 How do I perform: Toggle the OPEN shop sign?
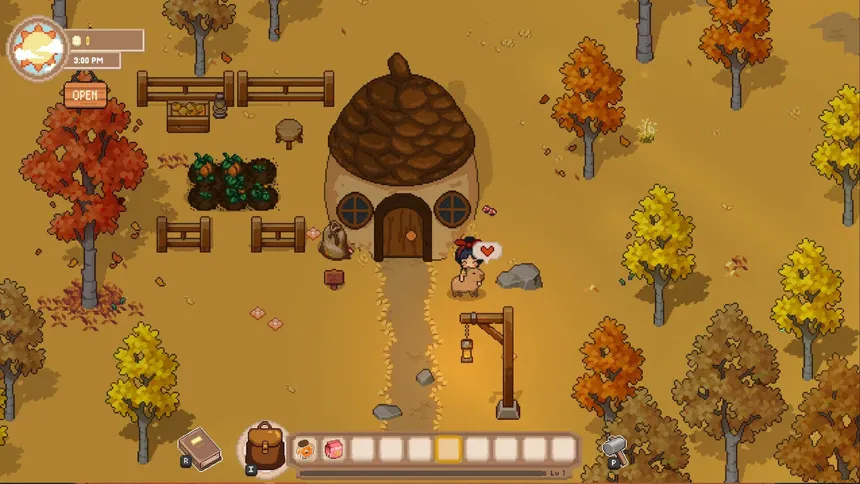[85, 95]
